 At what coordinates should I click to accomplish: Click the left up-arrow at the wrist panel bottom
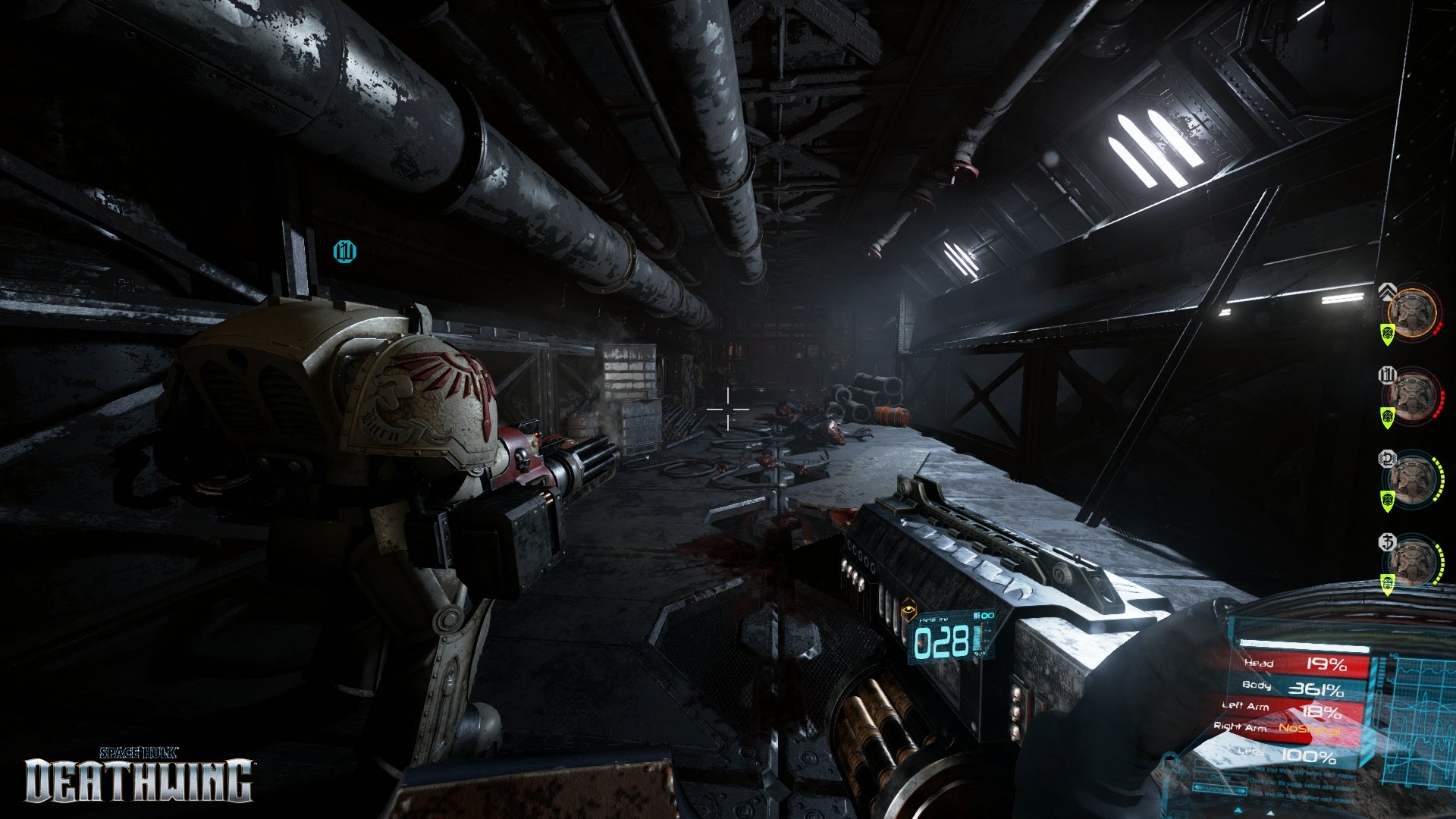[x=1238, y=810]
